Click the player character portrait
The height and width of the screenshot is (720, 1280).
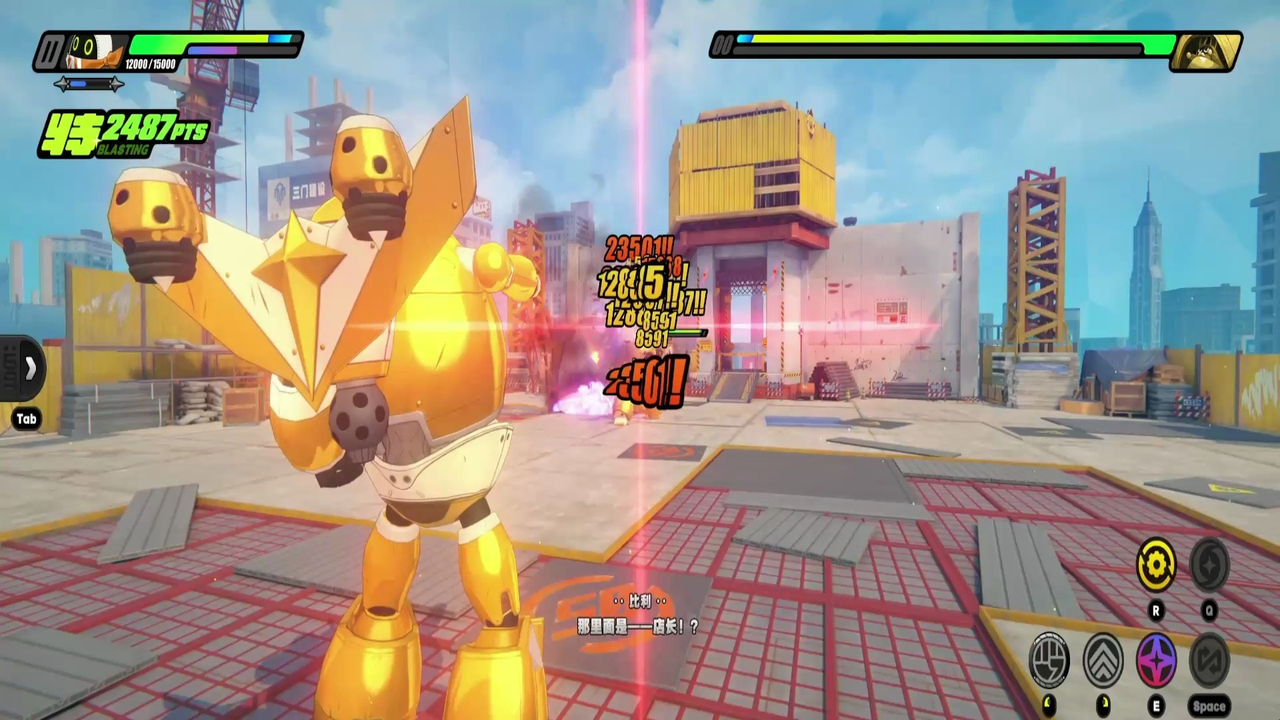pyautogui.click(x=97, y=51)
